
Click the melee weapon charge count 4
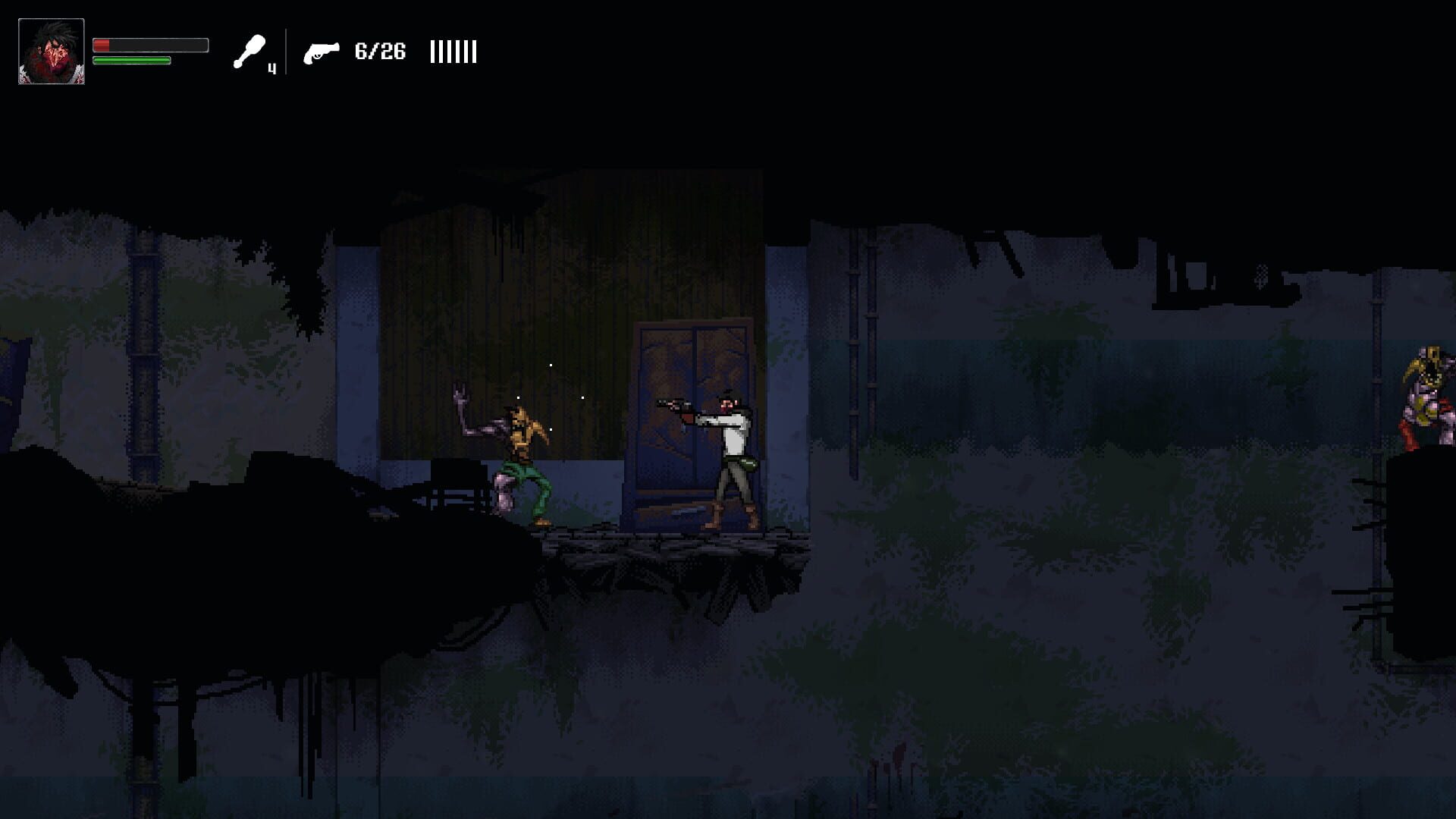(271, 67)
